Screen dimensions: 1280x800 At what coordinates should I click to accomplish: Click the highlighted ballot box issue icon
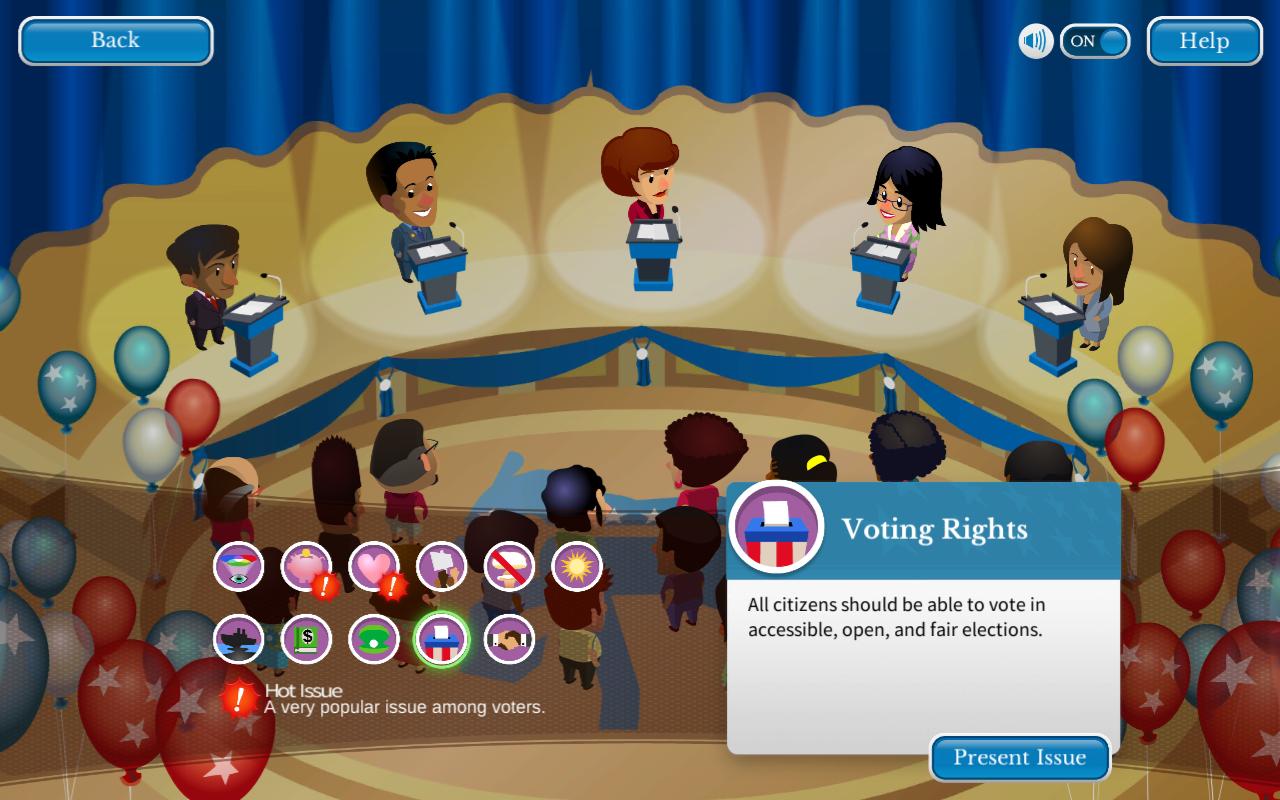click(442, 639)
